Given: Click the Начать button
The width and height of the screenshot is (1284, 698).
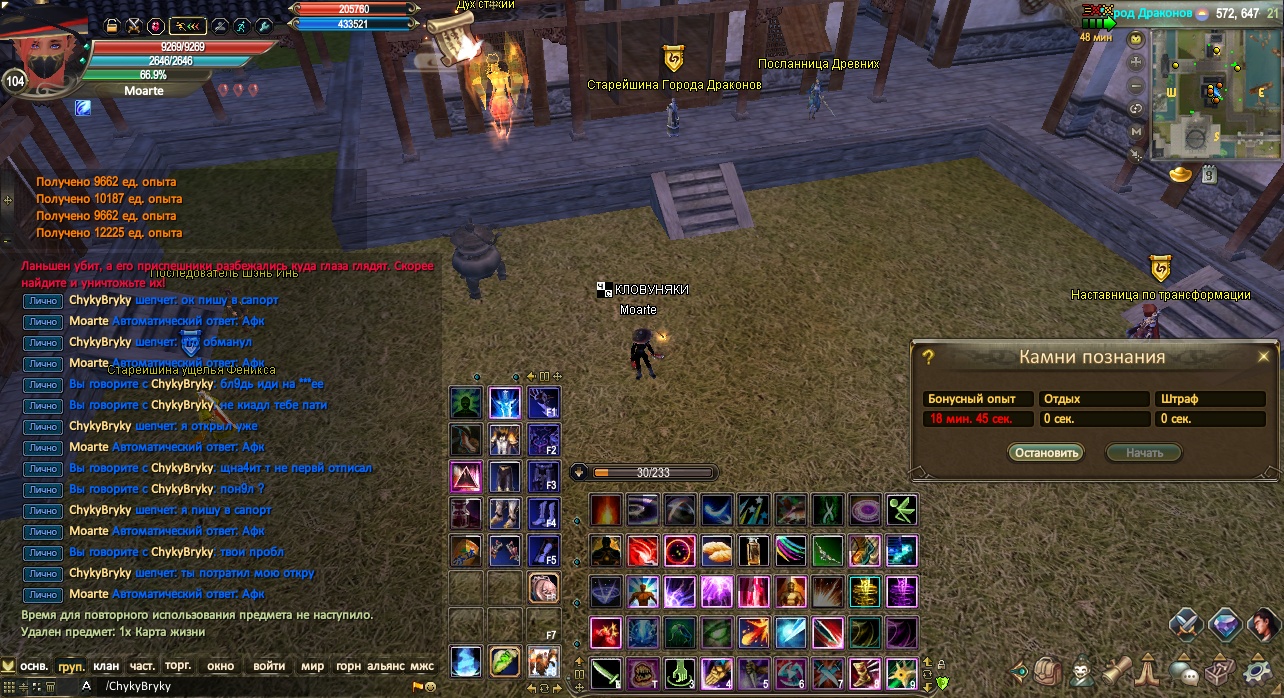Looking at the screenshot, I should coord(1143,452).
